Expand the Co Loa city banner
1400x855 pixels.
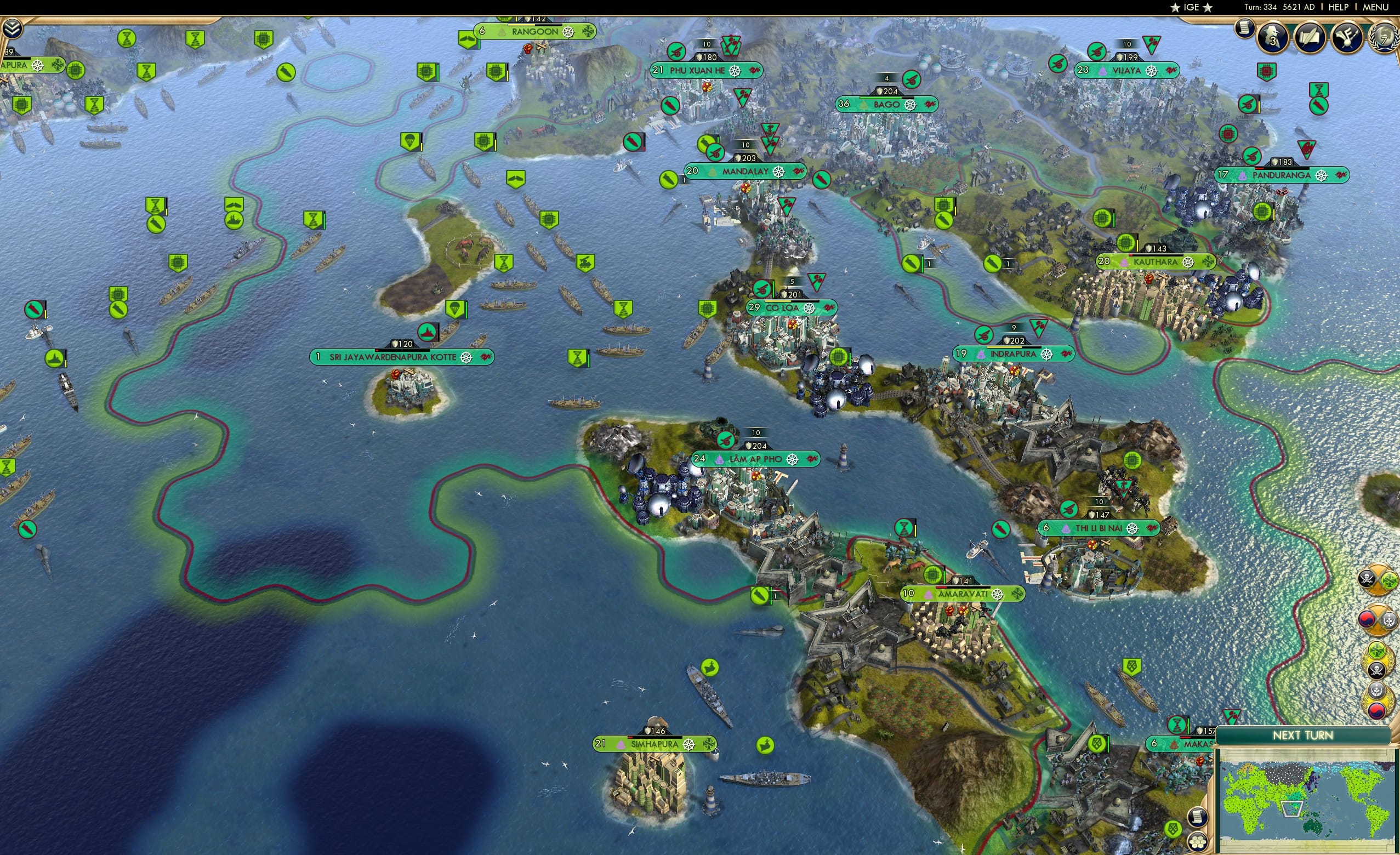tap(793, 307)
